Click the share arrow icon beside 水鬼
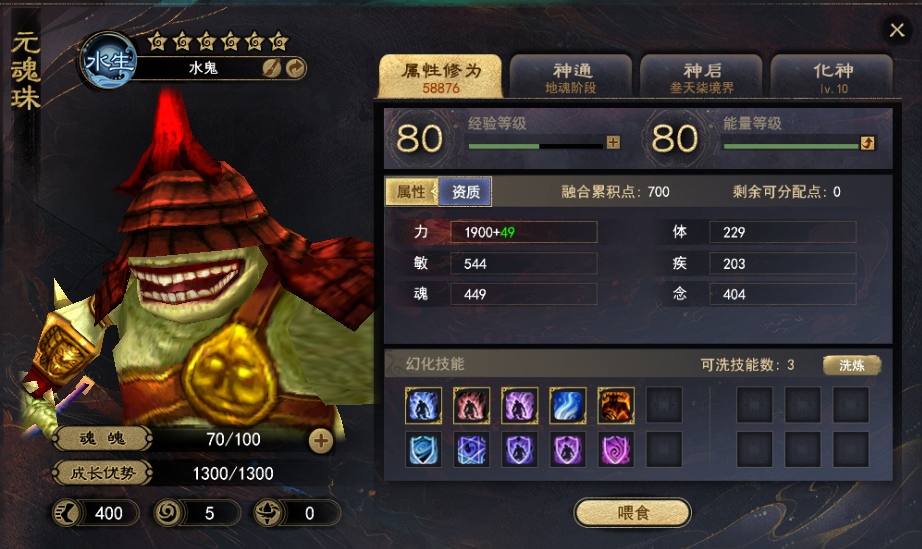Image resolution: width=922 pixels, height=549 pixels. click(x=295, y=68)
